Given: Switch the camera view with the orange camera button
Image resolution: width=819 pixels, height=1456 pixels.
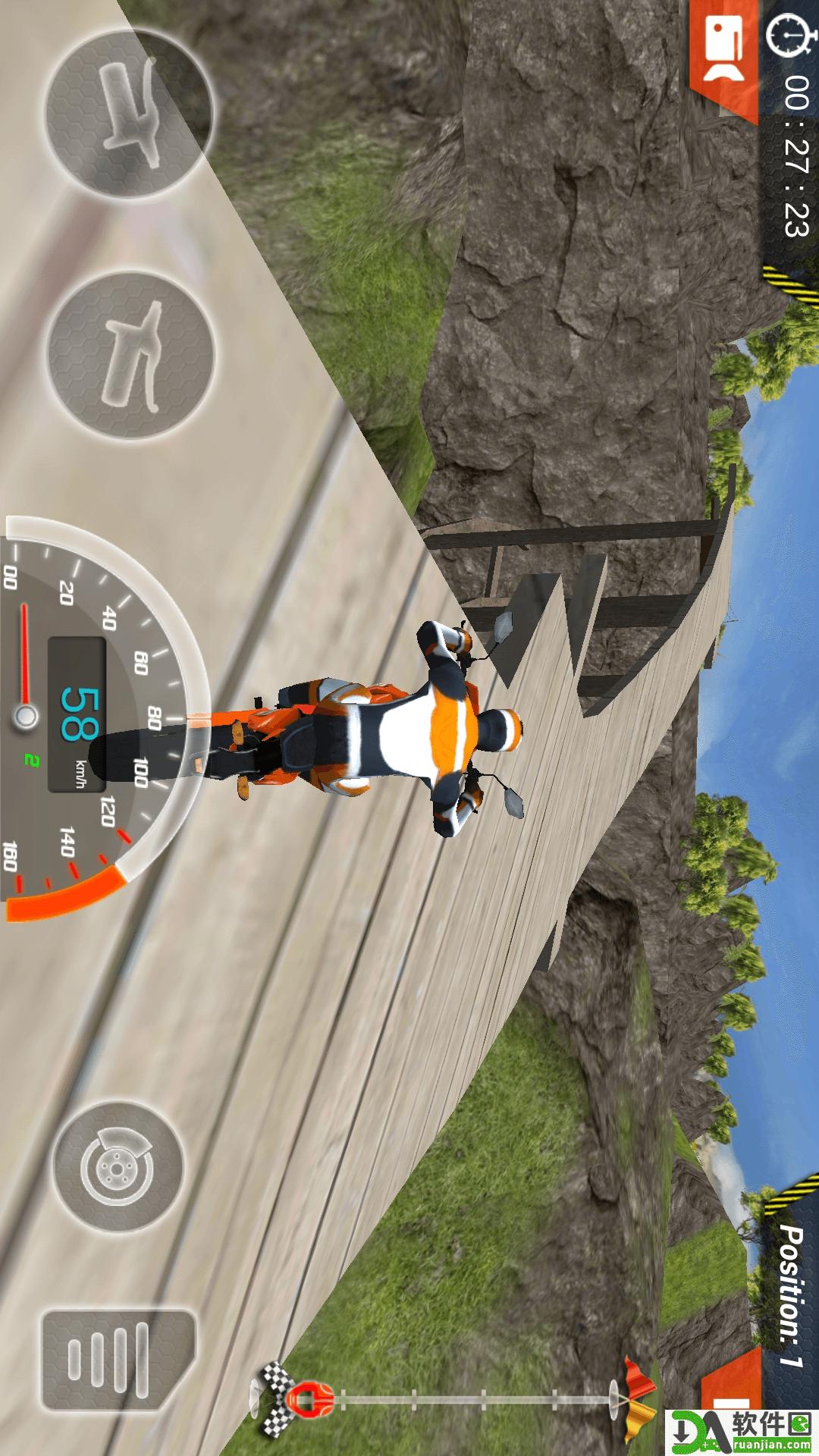Looking at the screenshot, I should point(726,53).
